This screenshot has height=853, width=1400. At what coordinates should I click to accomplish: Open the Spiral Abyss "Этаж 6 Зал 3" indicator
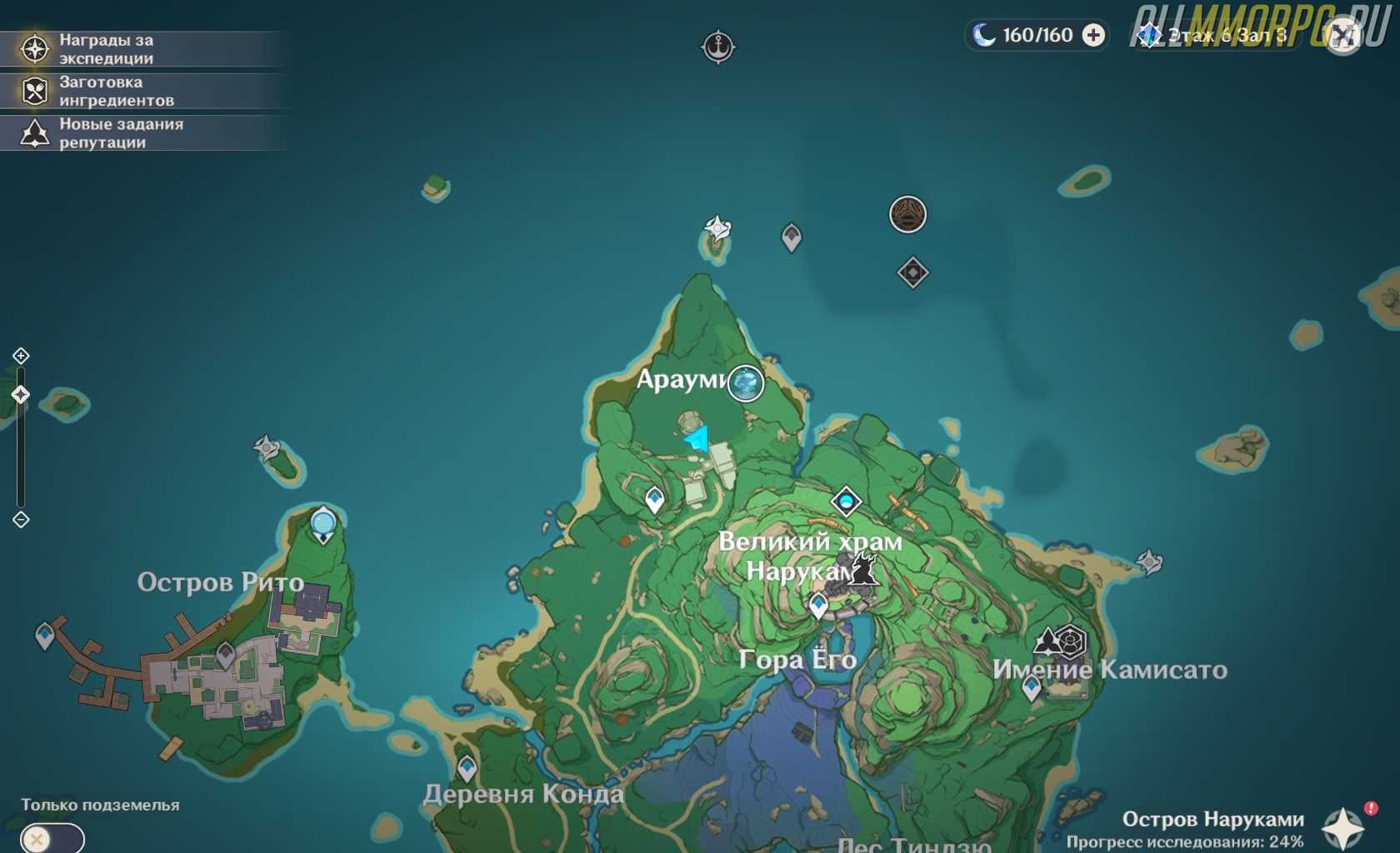(1217, 36)
